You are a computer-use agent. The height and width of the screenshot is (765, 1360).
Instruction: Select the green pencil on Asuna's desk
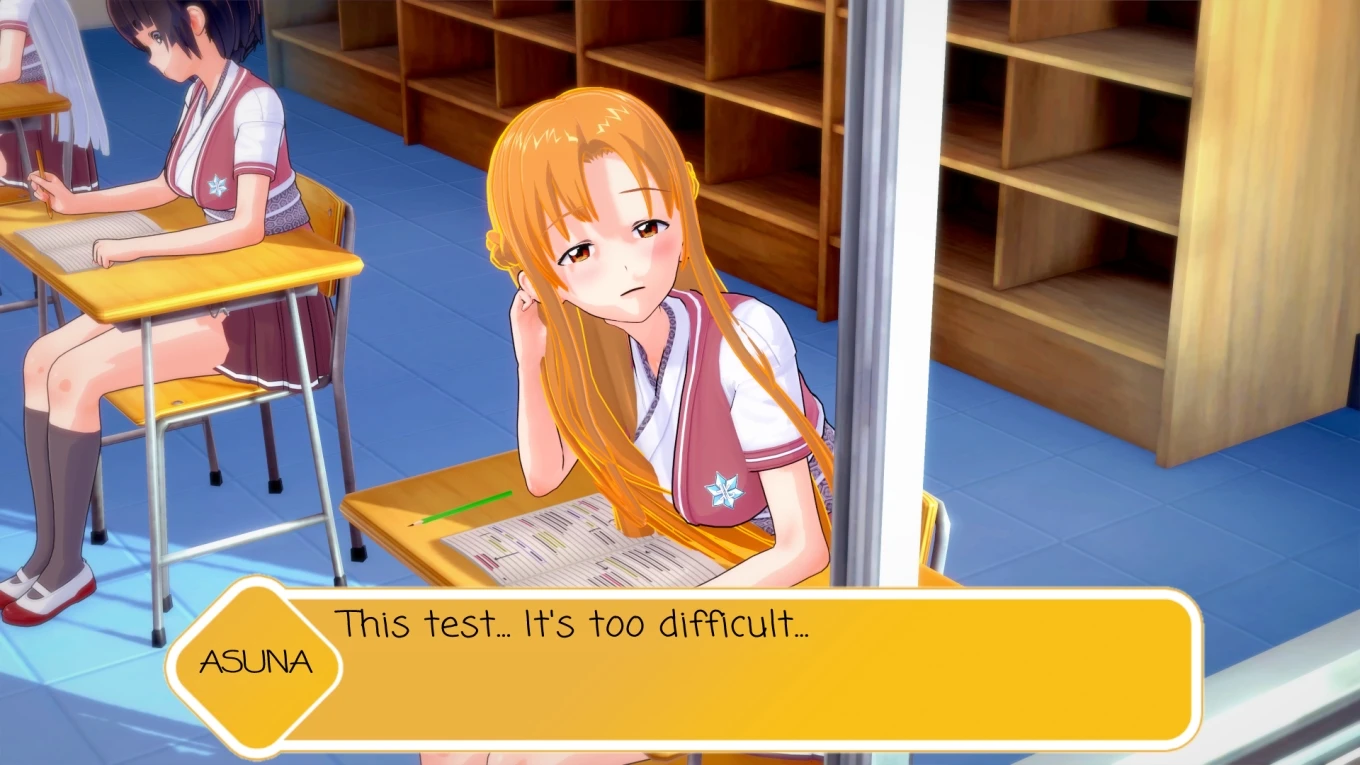pyautogui.click(x=460, y=507)
